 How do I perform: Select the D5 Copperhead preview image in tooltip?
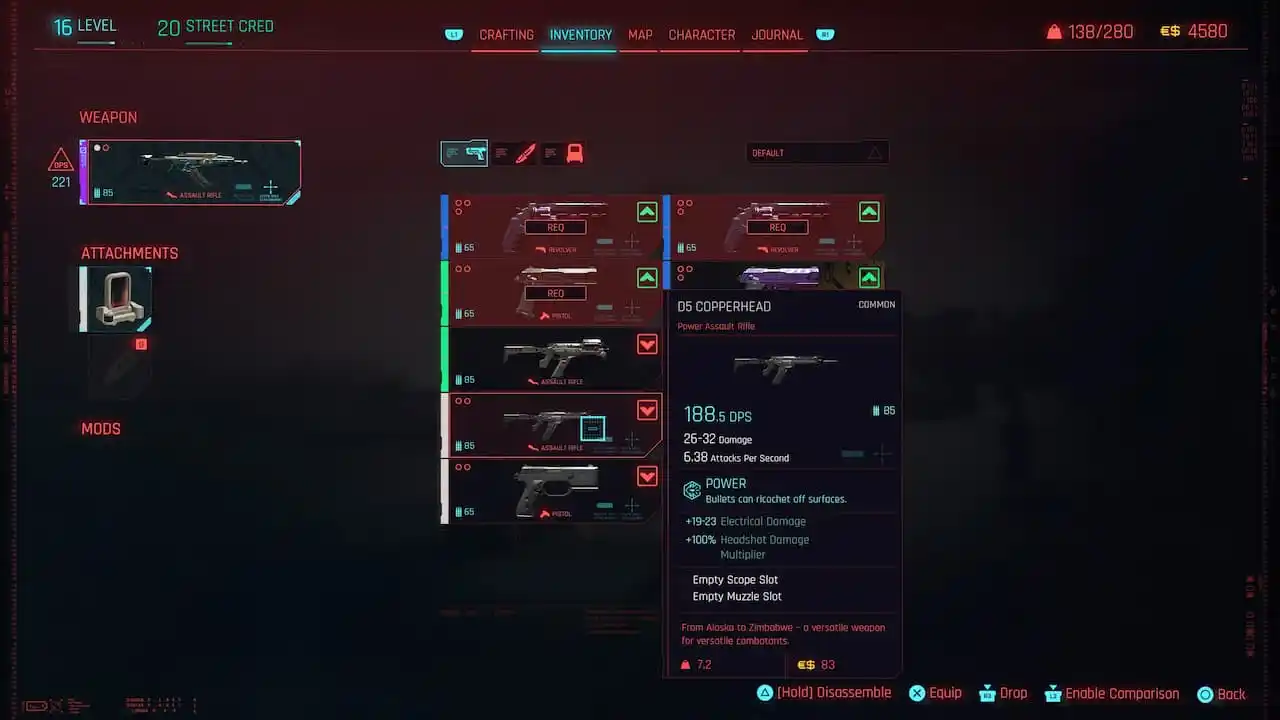click(x=786, y=365)
